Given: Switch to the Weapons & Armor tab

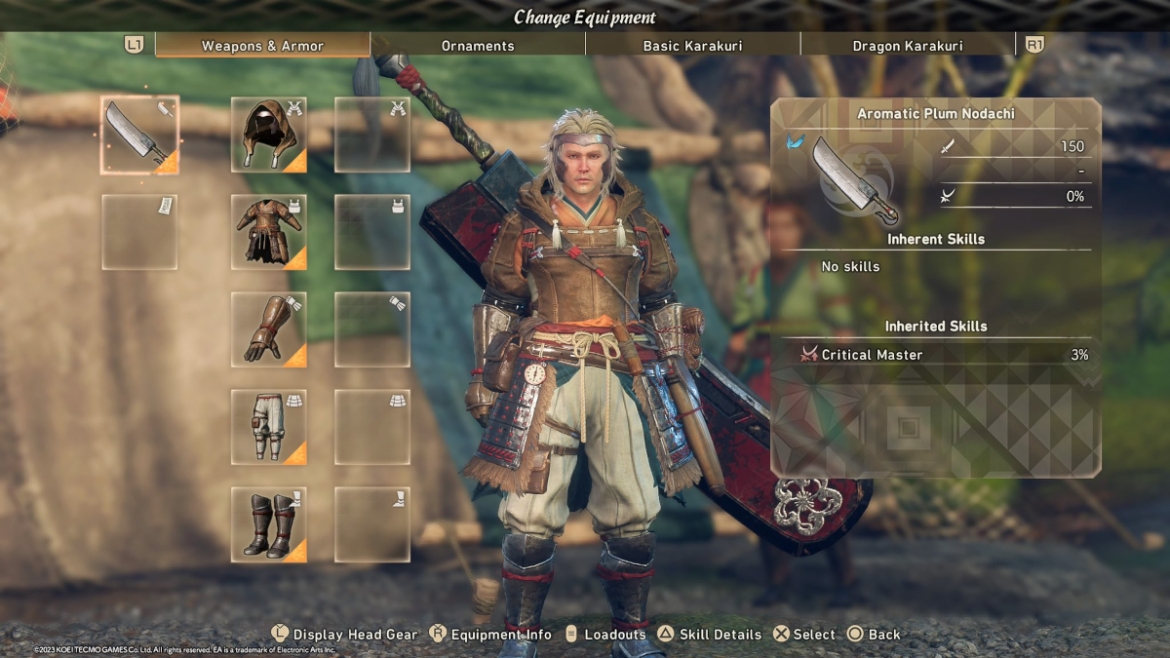Looking at the screenshot, I should [262, 46].
